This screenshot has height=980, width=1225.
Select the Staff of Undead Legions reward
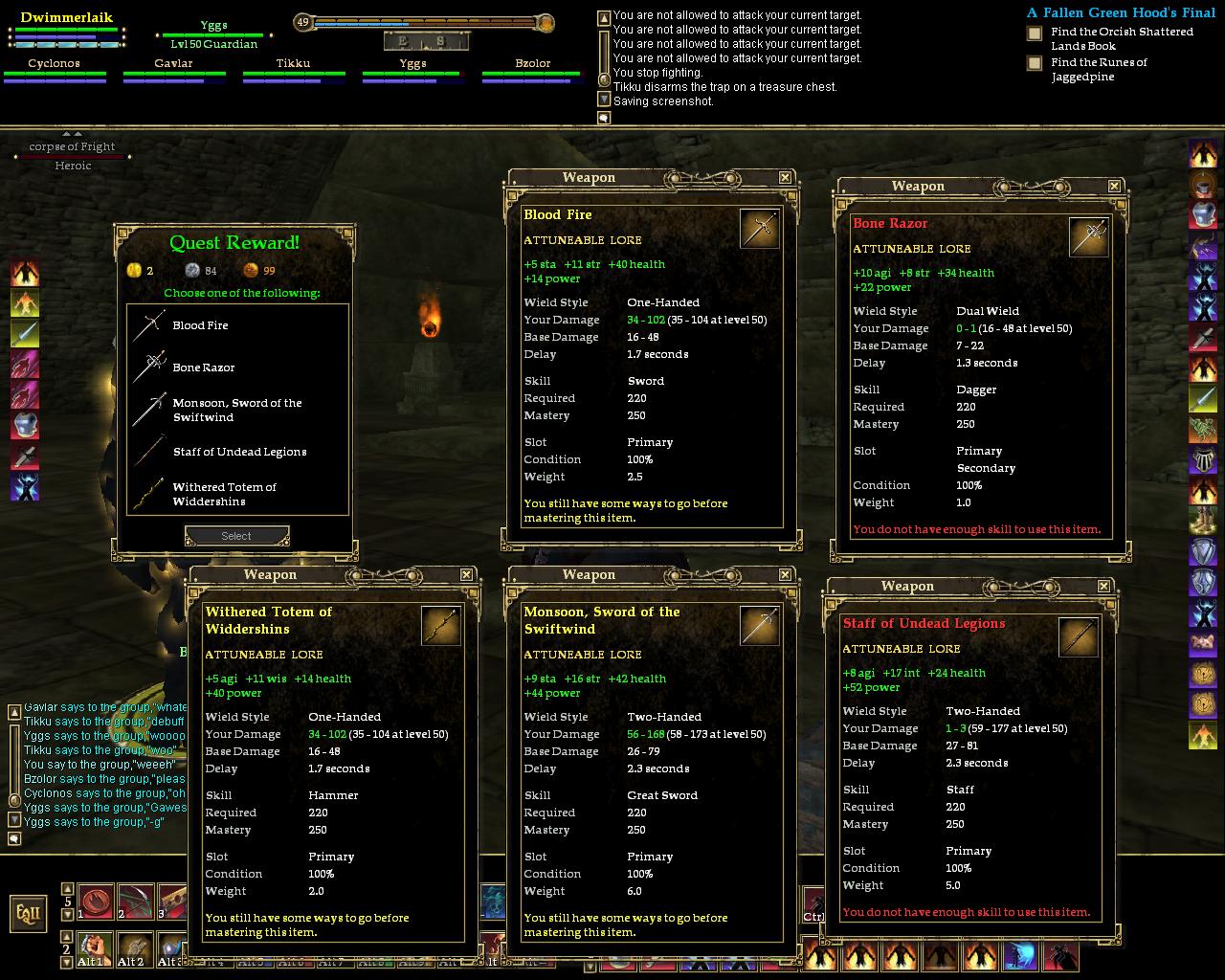(239, 452)
